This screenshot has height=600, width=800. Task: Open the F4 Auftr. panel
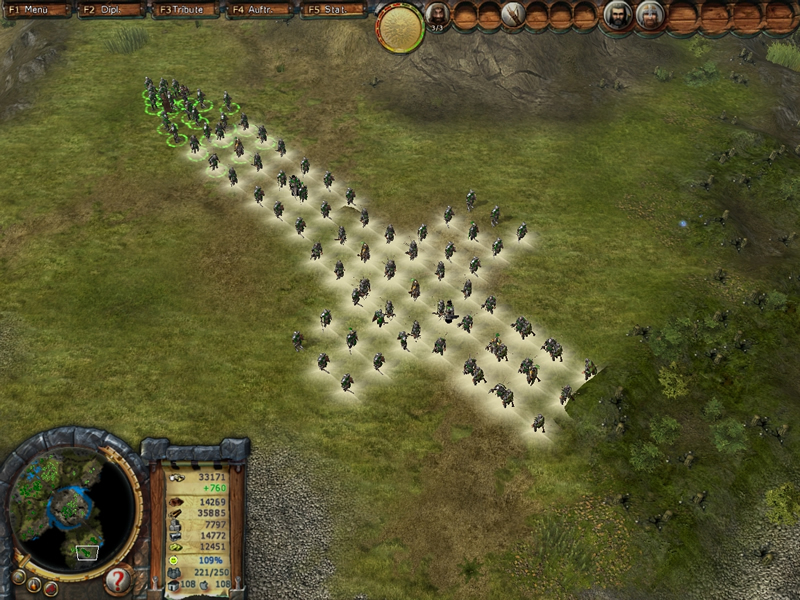[x=260, y=9]
